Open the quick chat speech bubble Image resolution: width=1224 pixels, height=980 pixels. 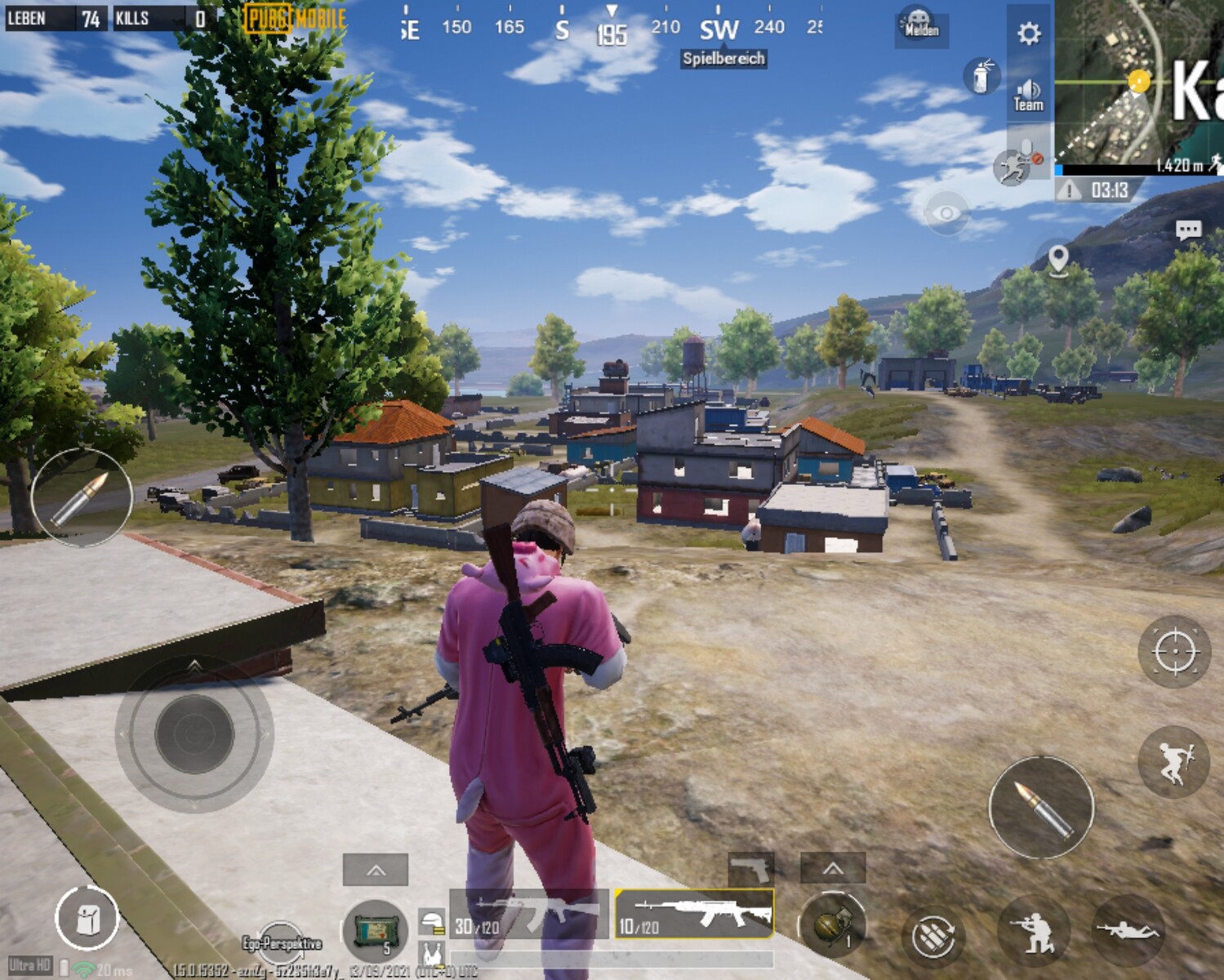(1188, 230)
